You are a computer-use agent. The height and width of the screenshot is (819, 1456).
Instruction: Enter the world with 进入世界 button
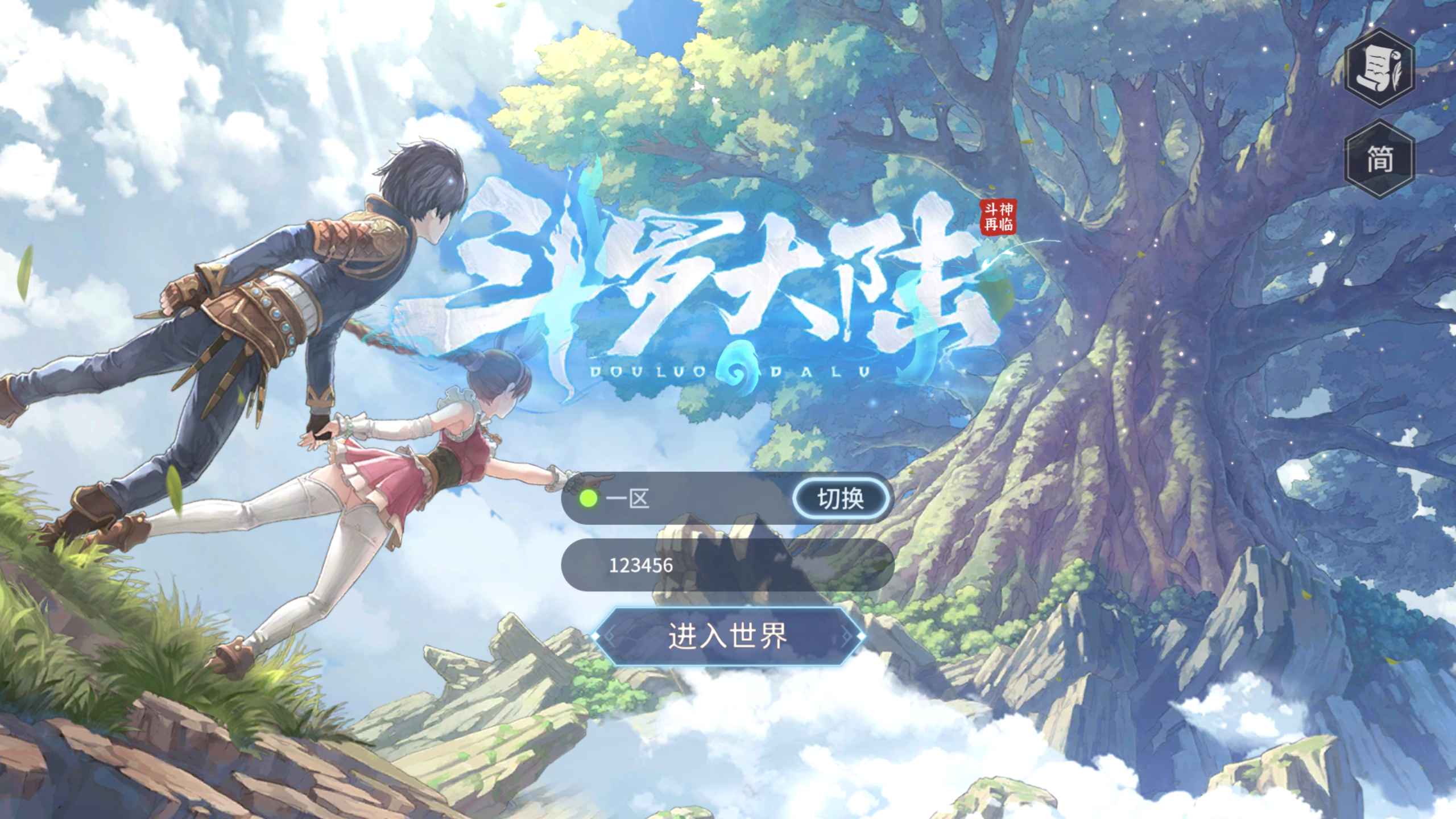point(727,636)
